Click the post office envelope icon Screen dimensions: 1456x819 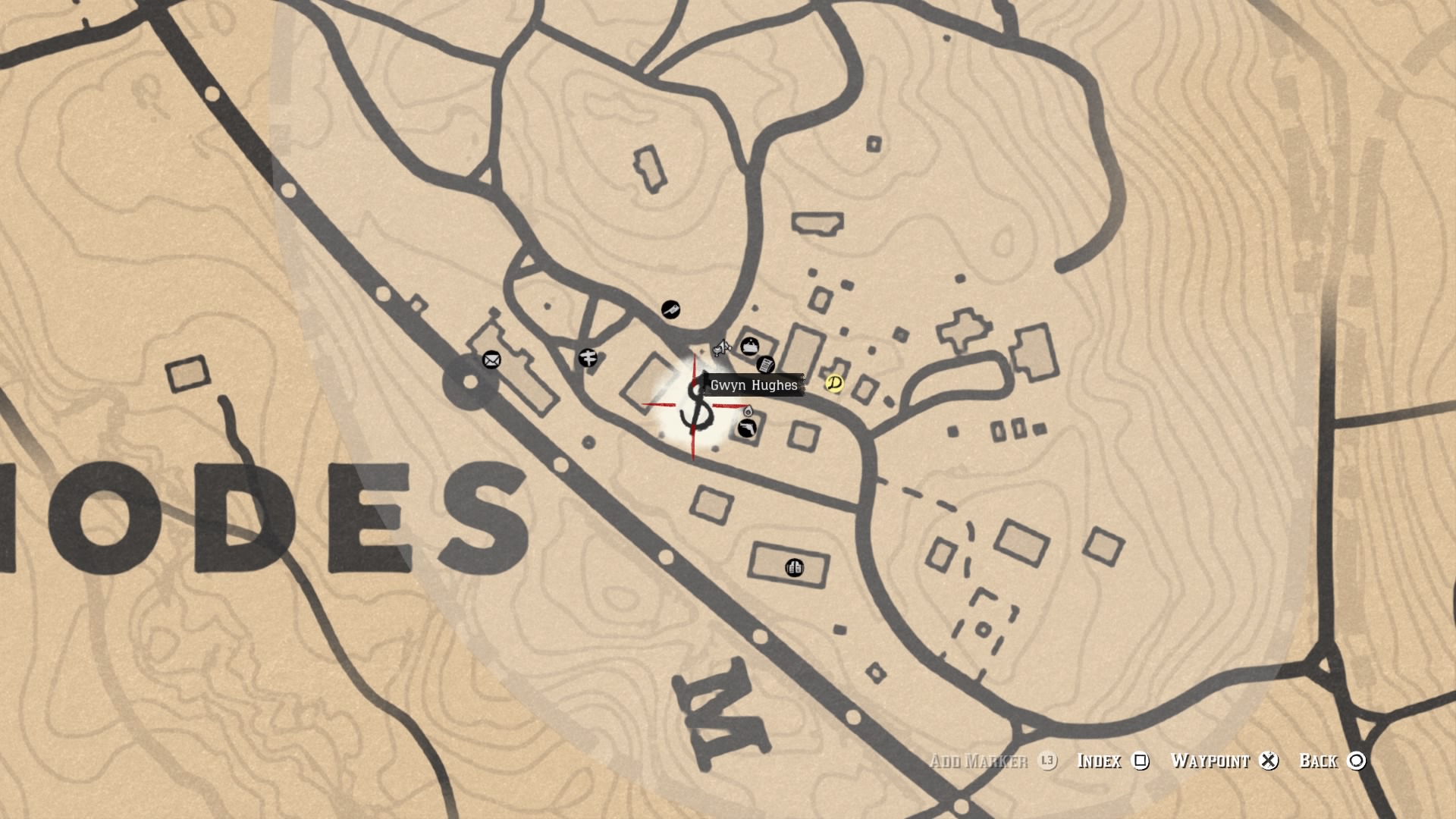[x=491, y=359]
